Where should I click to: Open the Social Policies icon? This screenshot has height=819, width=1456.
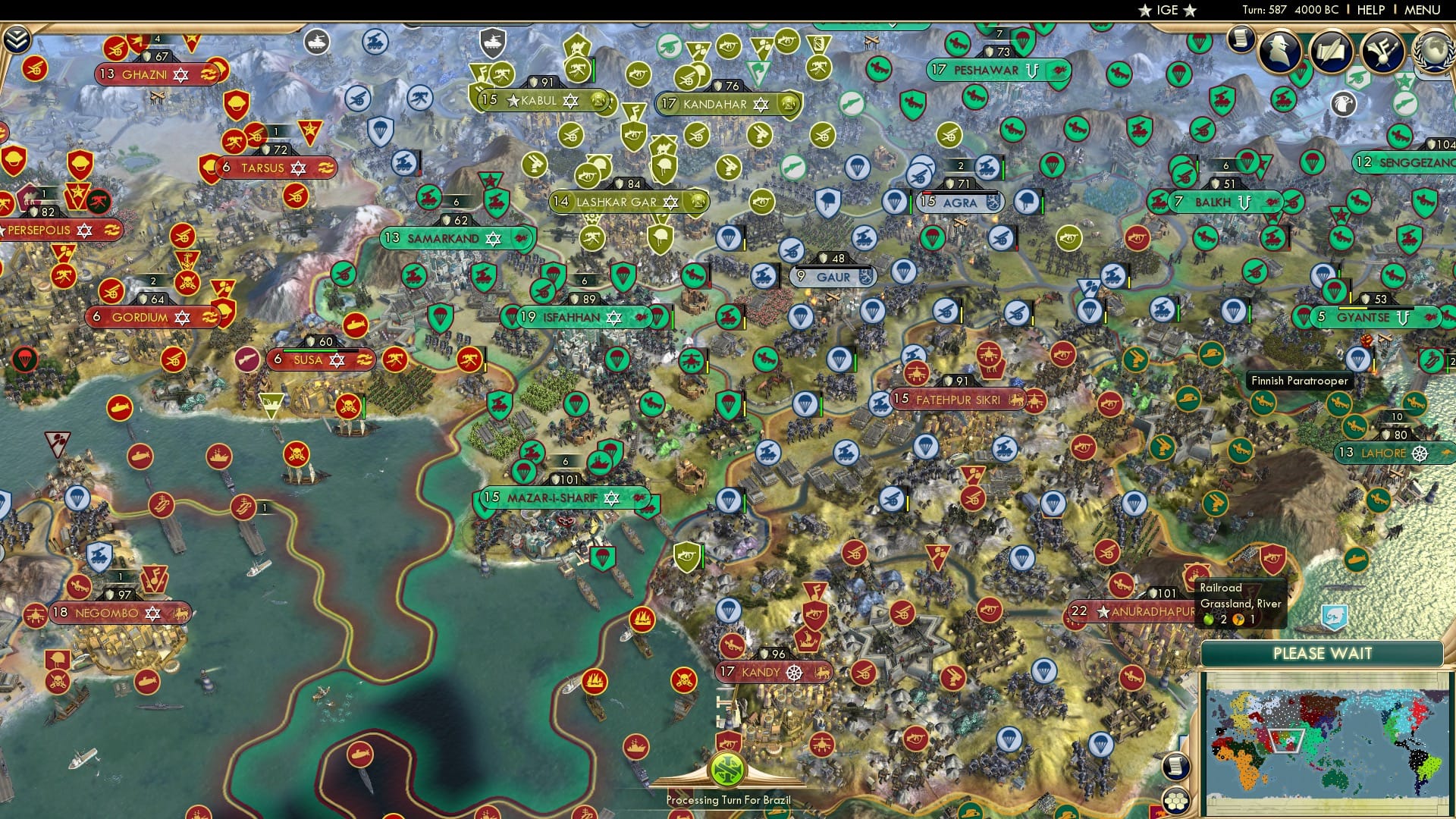click(1382, 52)
